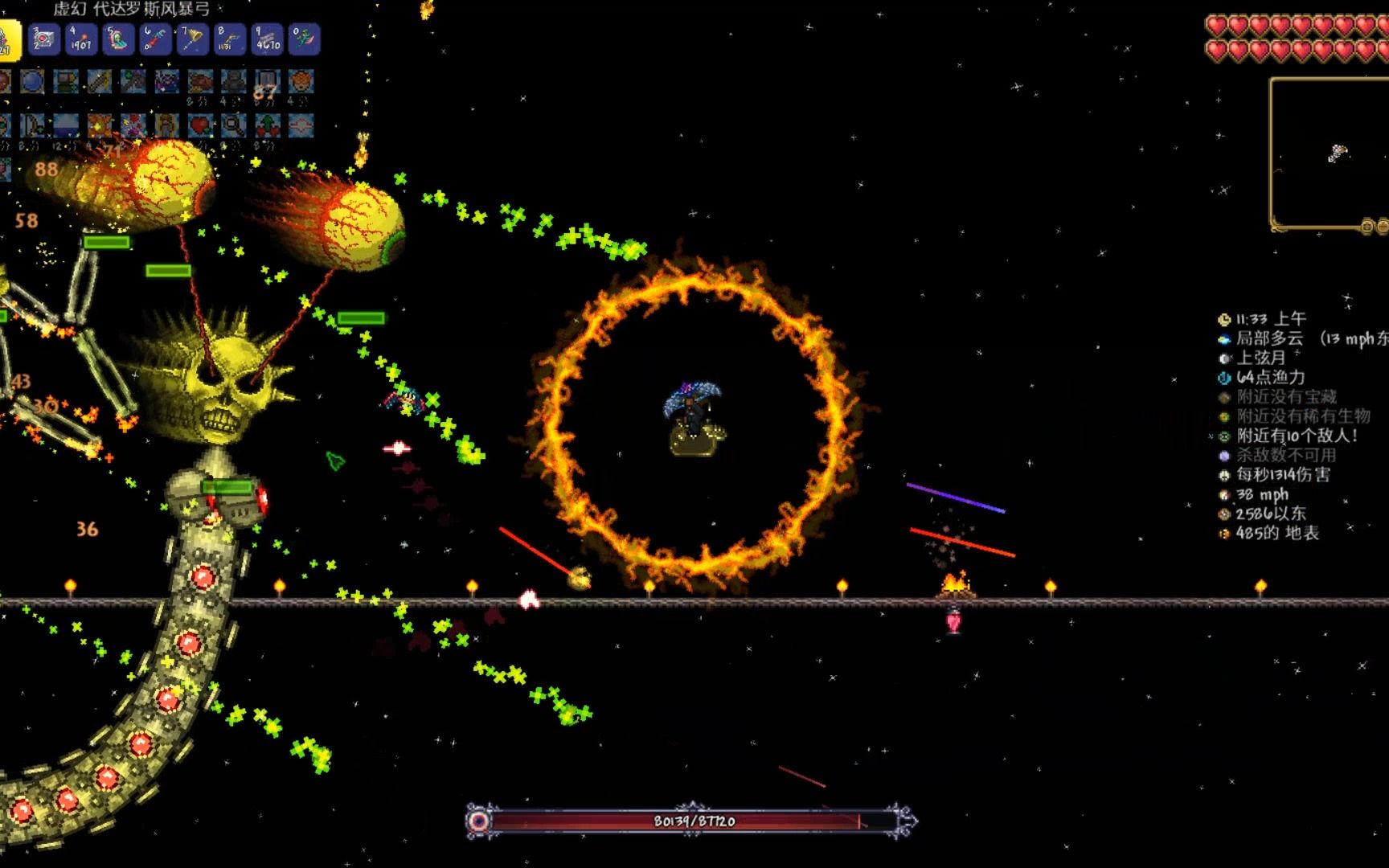Screen dimensions: 1389x868
Task: Pick hotbar slot 9 holding 4610 ammo
Action: click(267, 39)
